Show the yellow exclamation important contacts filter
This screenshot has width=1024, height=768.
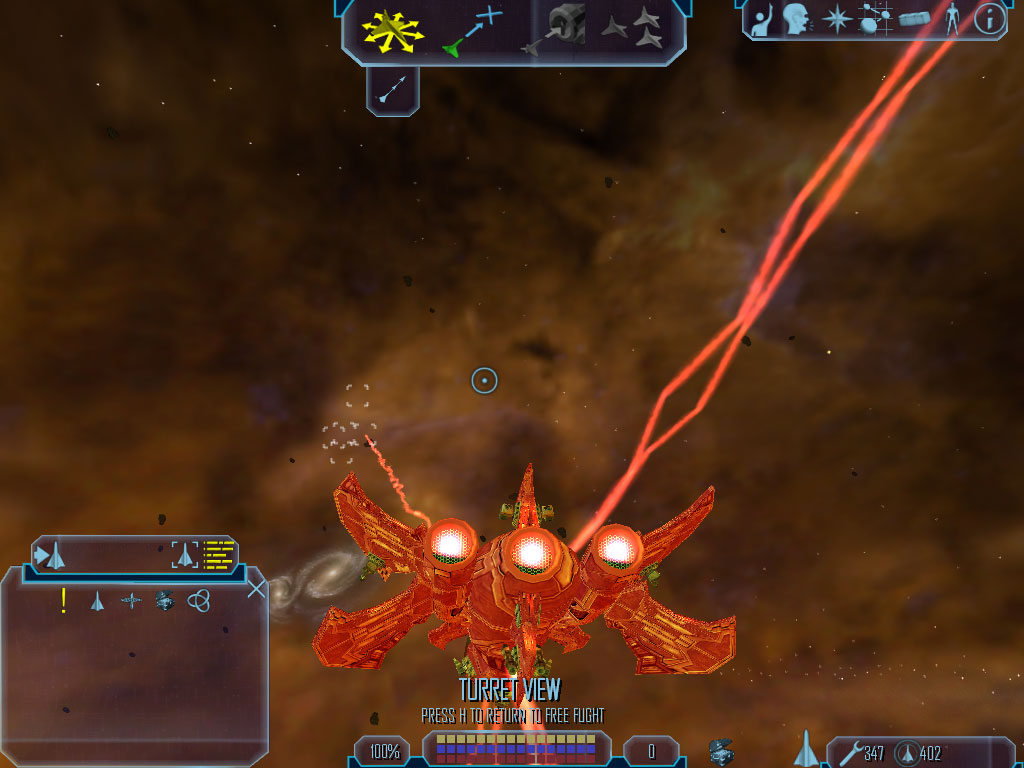click(x=64, y=600)
